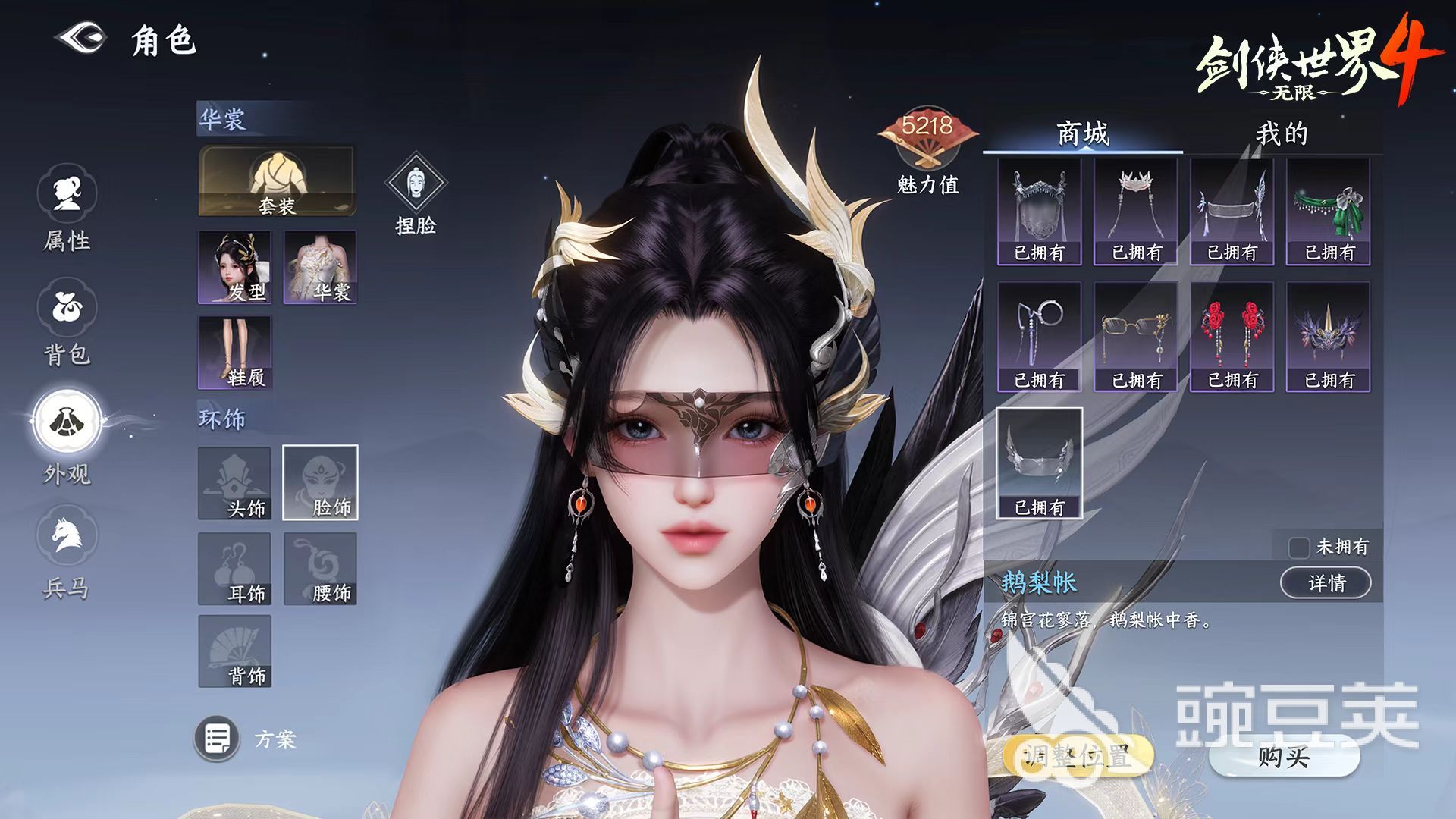Open the 头饰 head ornament category

(235, 483)
